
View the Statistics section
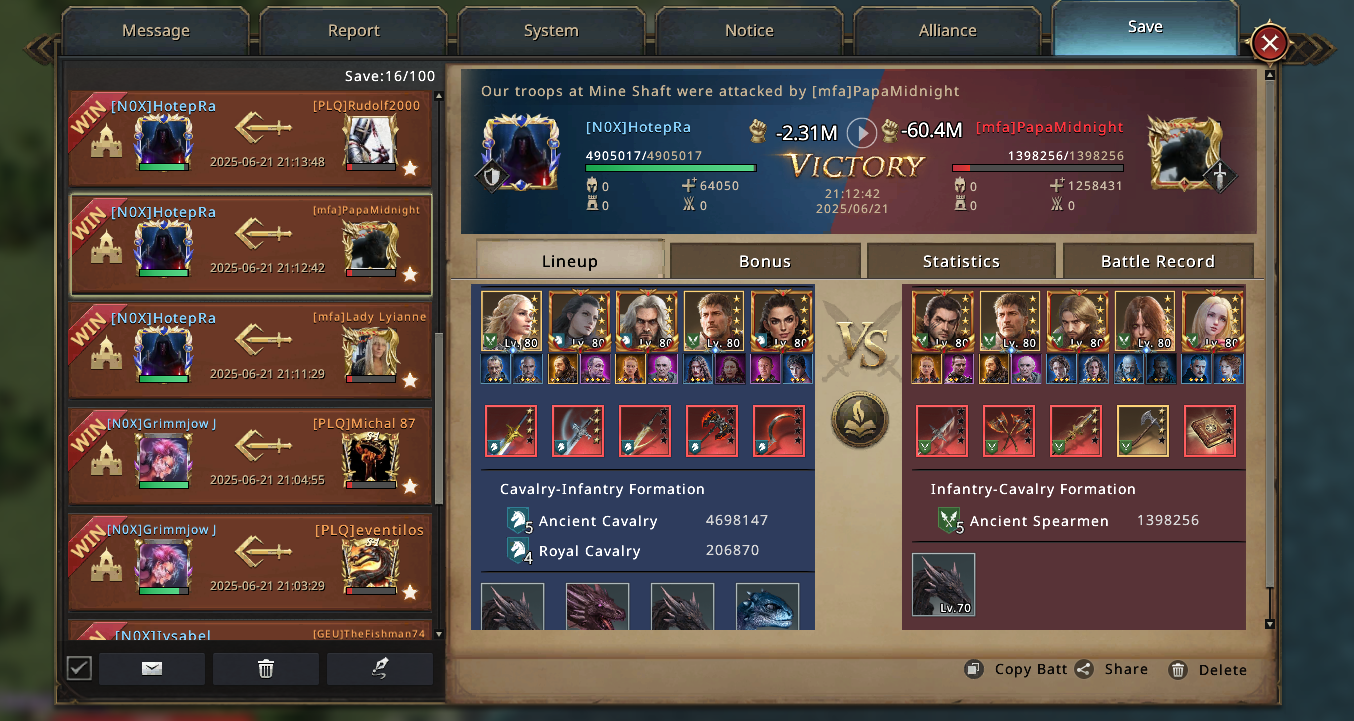(x=961, y=261)
